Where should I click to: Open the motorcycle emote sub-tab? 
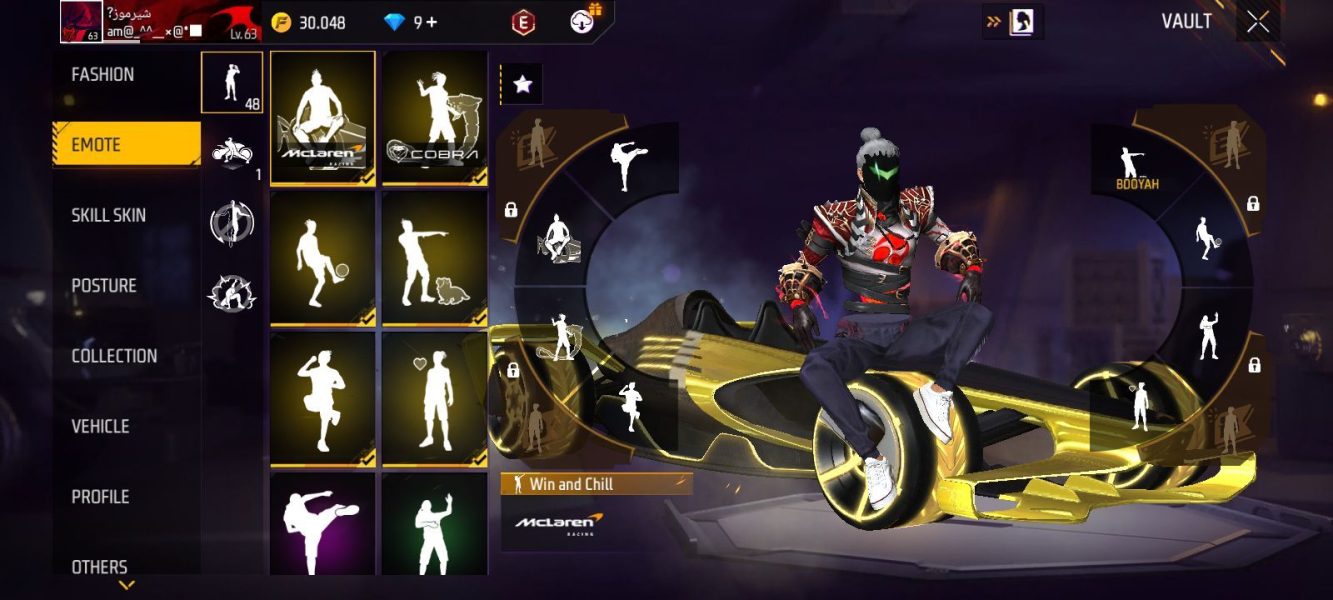click(232, 152)
